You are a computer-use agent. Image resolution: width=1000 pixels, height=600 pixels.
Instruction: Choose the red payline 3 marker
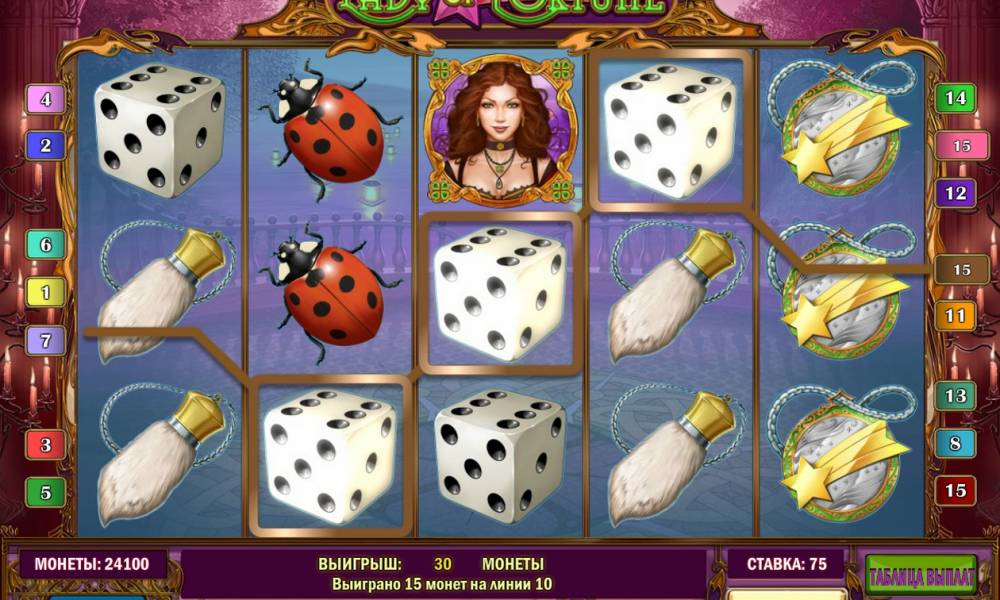(x=46, y=444)
